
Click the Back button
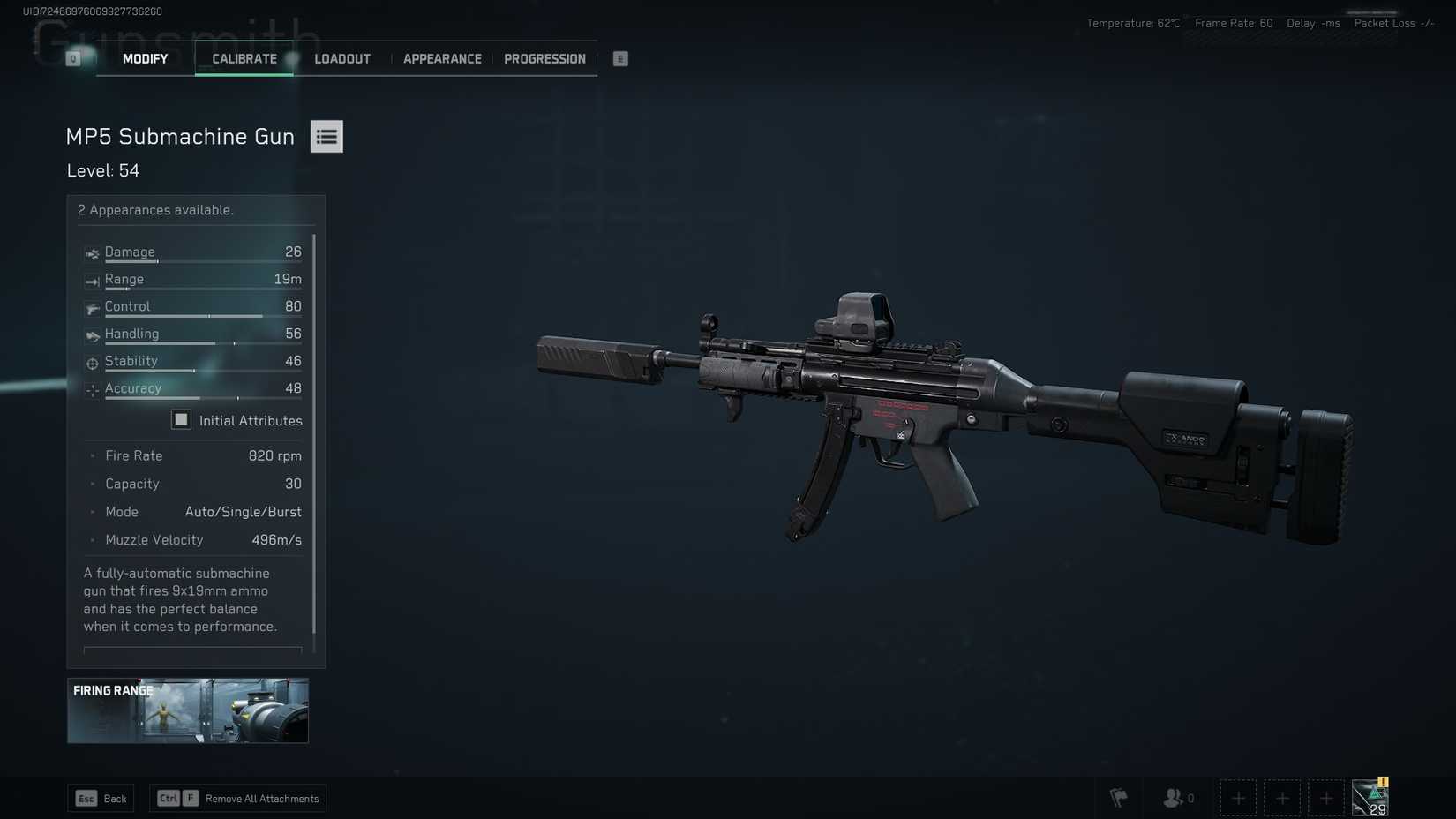(x=101, y=798)
